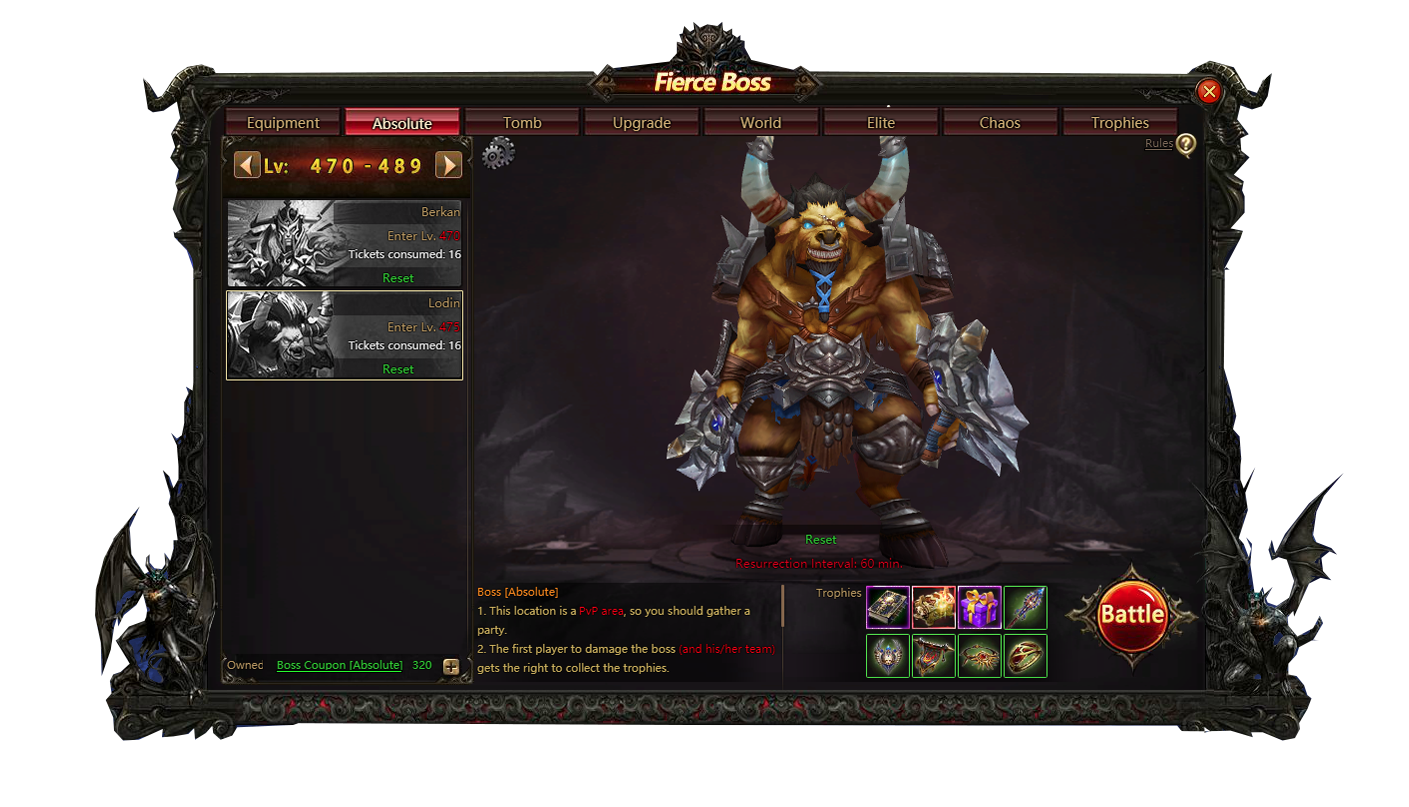Select the Berkan boss entry
Viewport: 1409px width, 807px height.
point(345,243)
